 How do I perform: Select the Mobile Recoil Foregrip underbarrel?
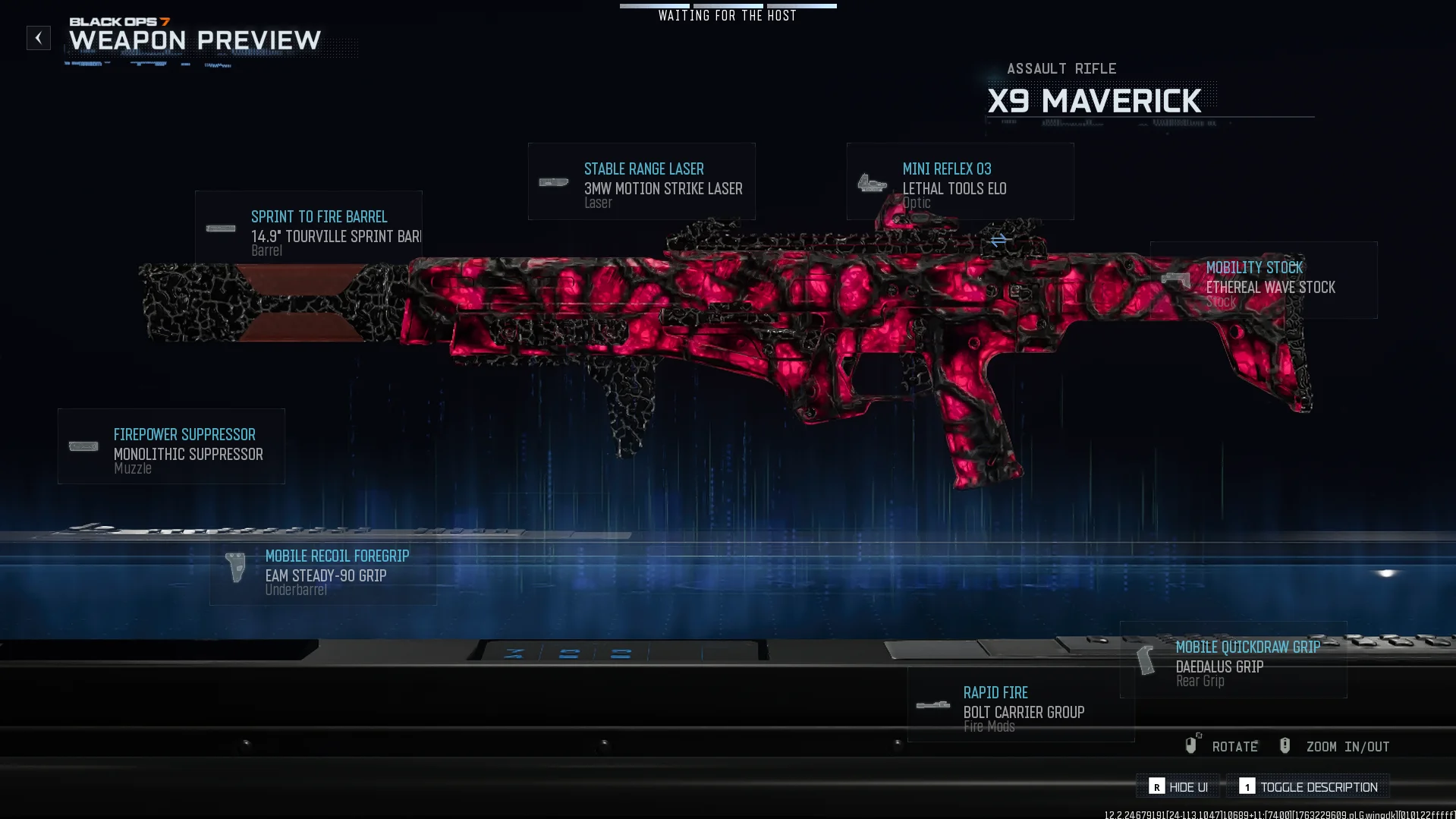(323, 569)
